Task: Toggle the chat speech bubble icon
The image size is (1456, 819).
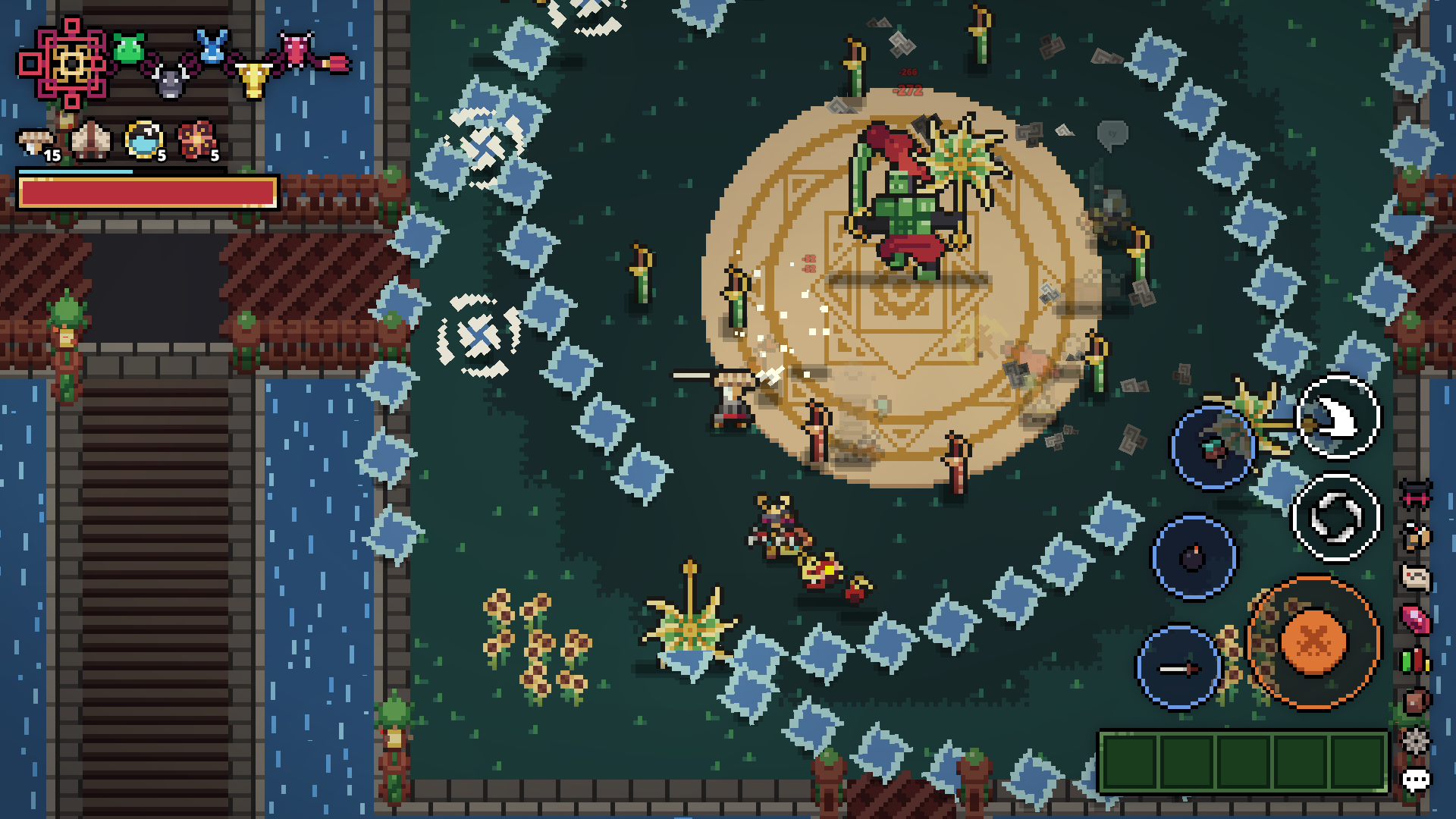Action: [x=1414, y=780]
